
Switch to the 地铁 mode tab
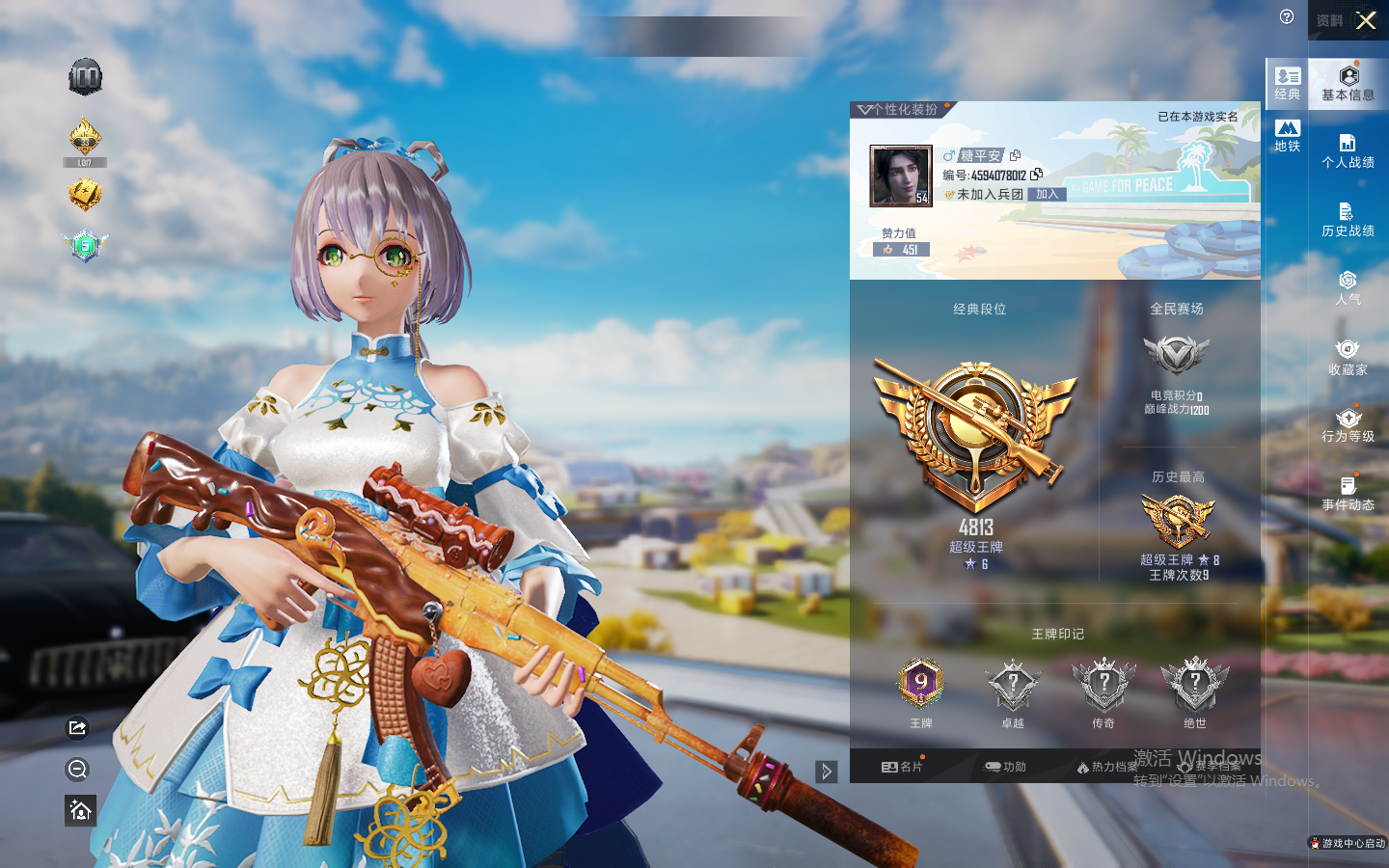[1287, 135]
